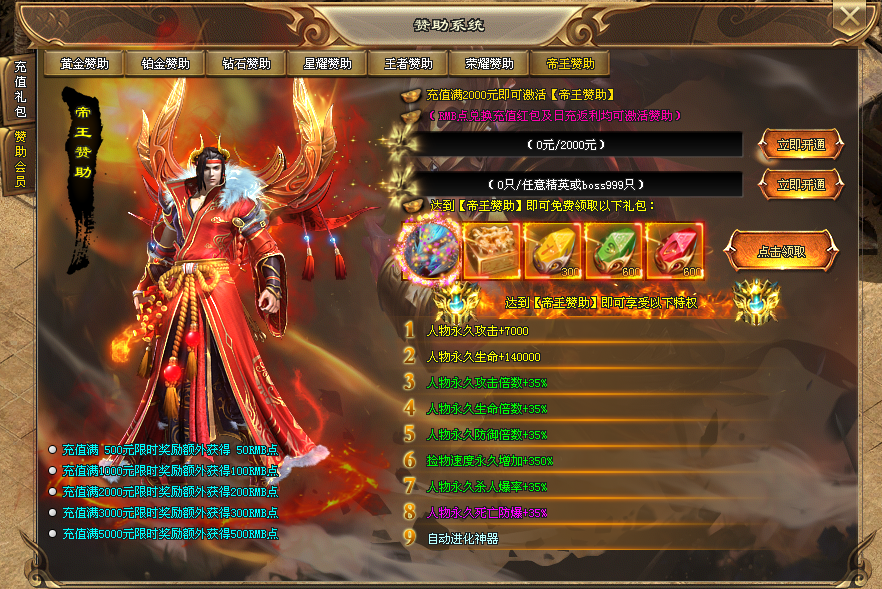
Task: Close the 赞助系统 sponsorship window
Action: click(850, 17)
